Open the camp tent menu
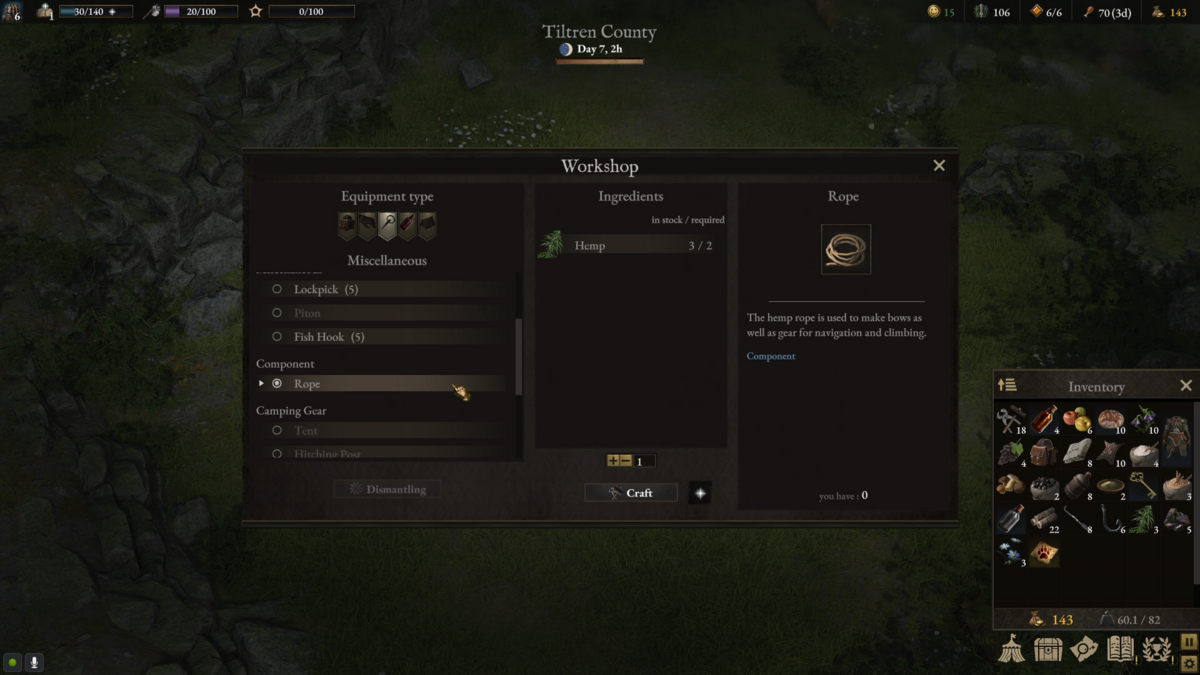The image size is (1200, 675). (x=1012, y=649)
